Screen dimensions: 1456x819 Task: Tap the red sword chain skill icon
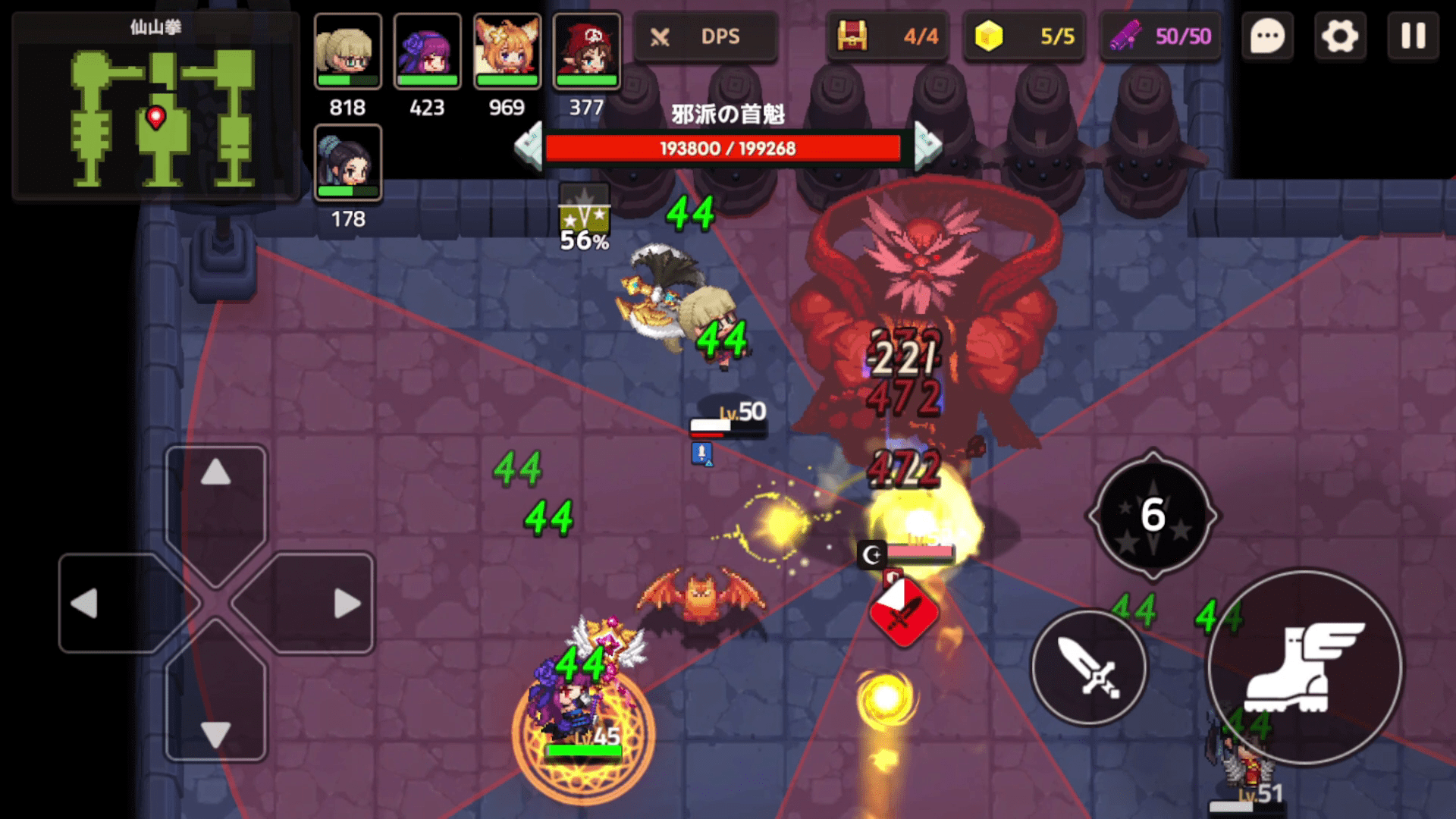pyautogui.click(x=903, y=613)
